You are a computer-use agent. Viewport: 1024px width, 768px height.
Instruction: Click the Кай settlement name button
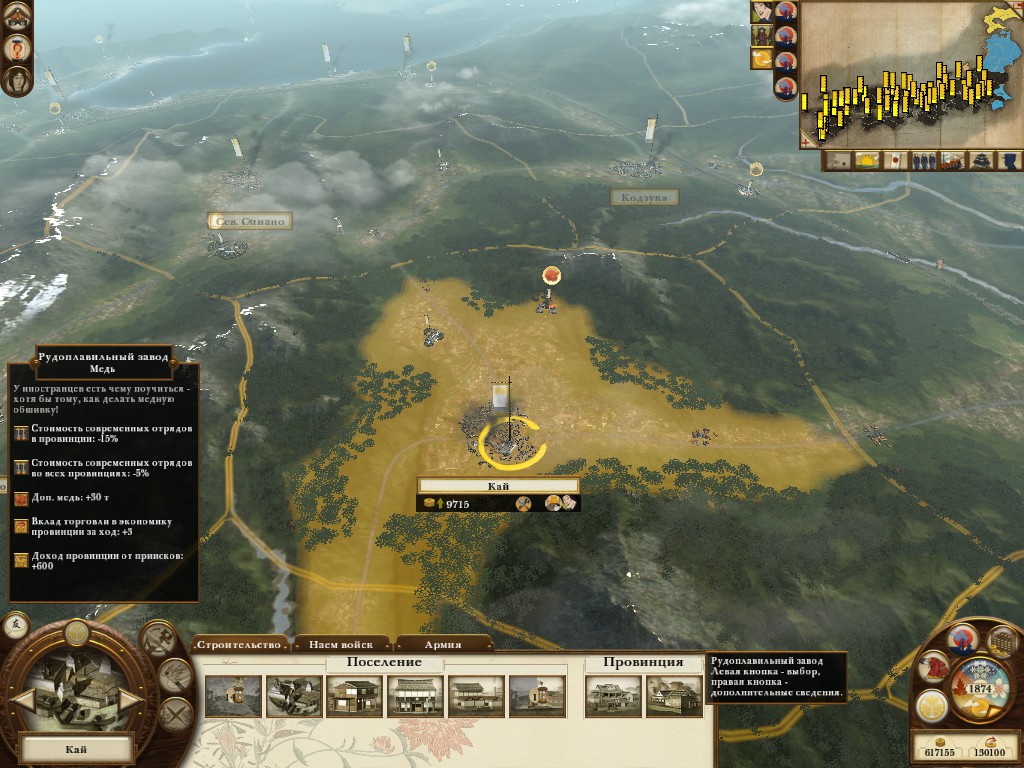76,748
